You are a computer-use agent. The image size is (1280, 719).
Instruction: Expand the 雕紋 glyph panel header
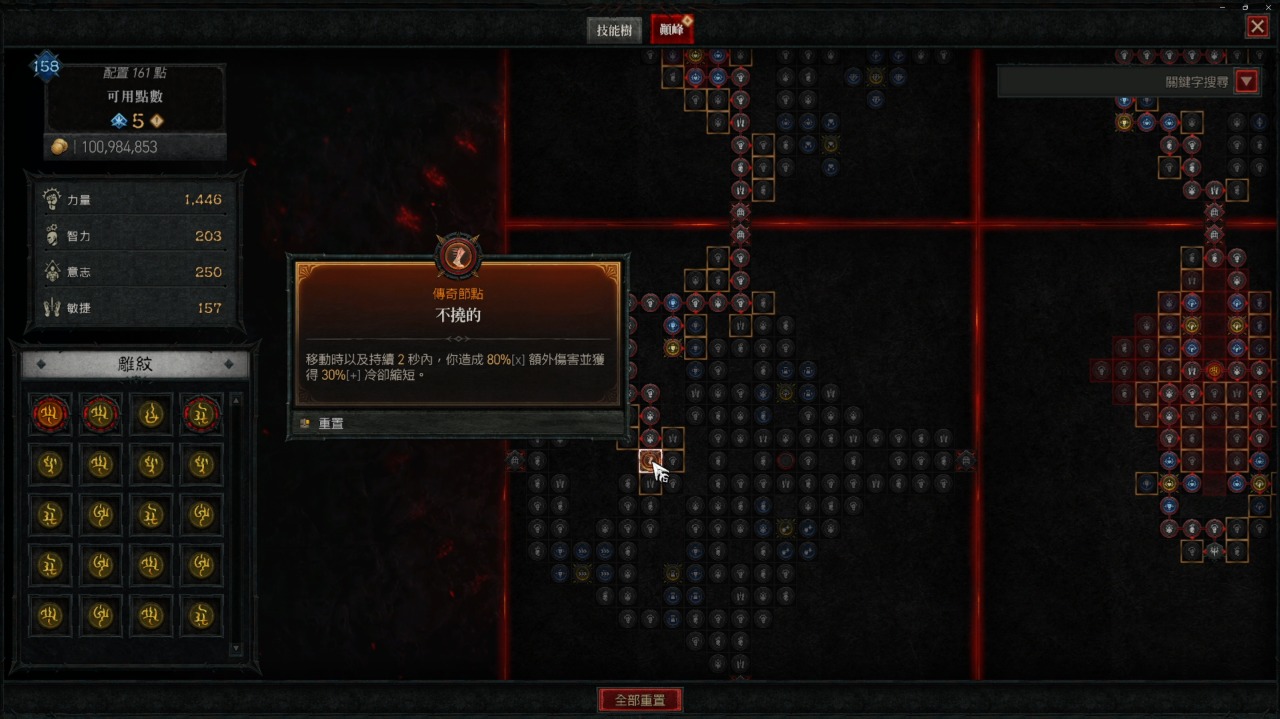coord(135,365)
